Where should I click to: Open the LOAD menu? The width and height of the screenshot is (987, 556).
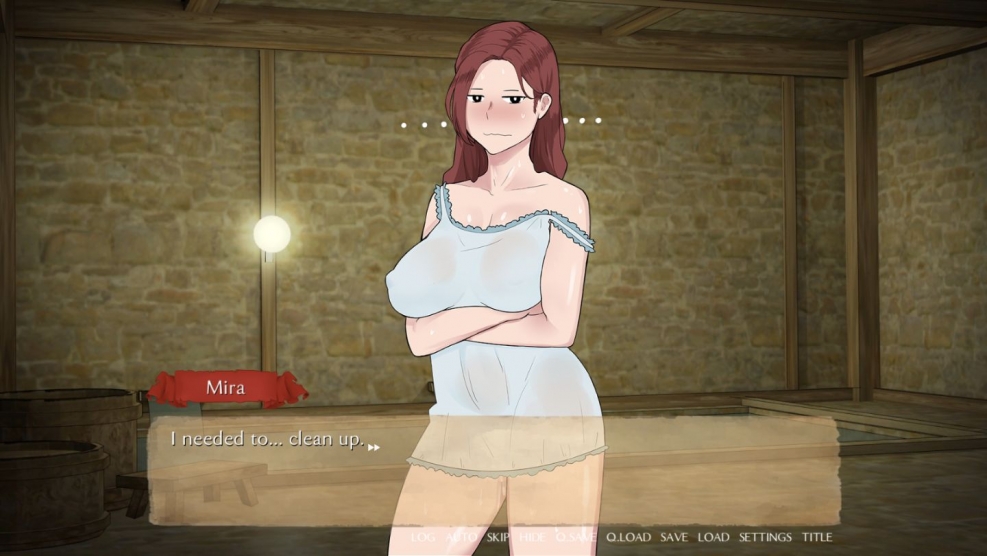tap(713, 537)
